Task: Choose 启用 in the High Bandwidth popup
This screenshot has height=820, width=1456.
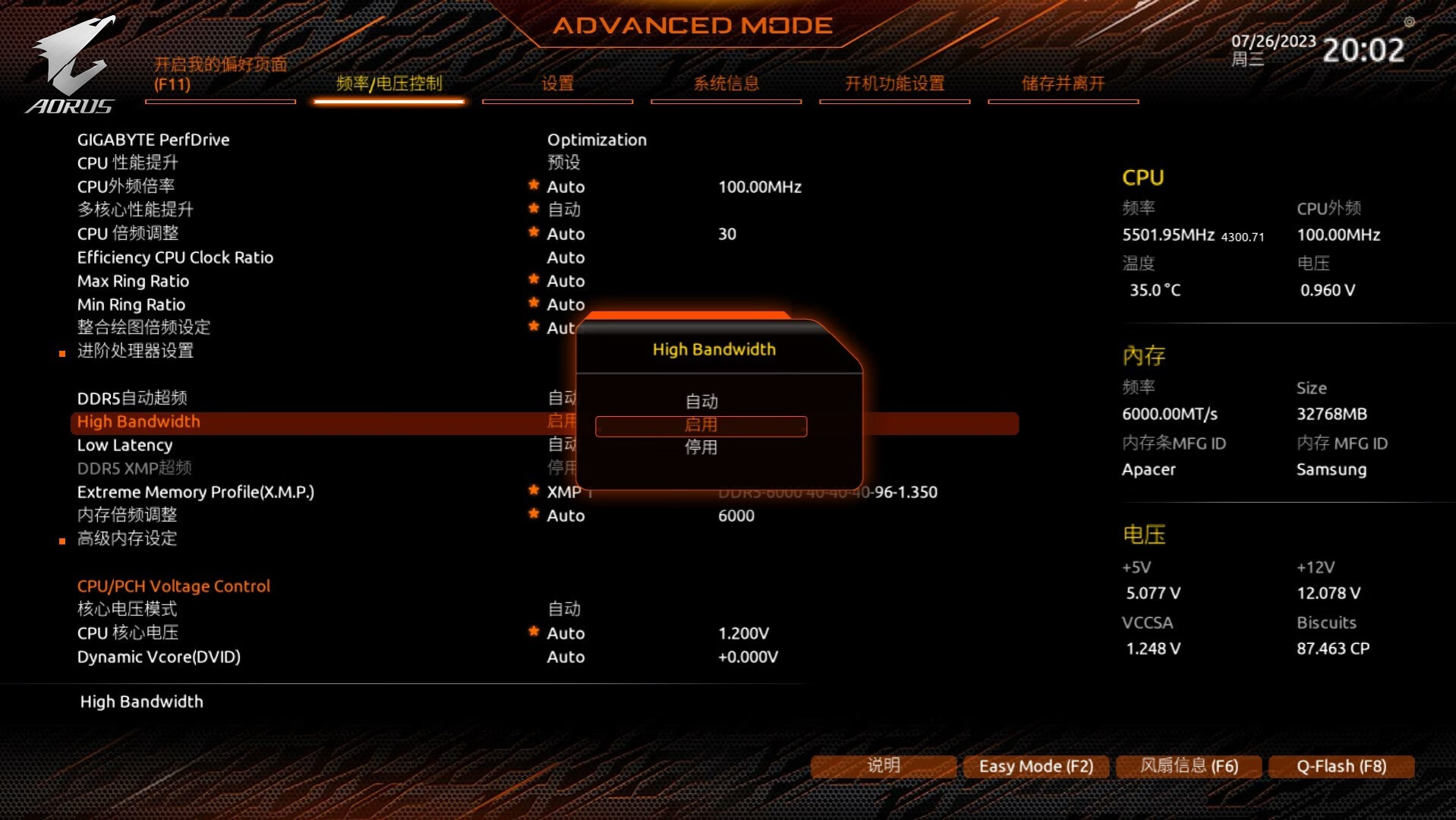Action: click(701, 425)
